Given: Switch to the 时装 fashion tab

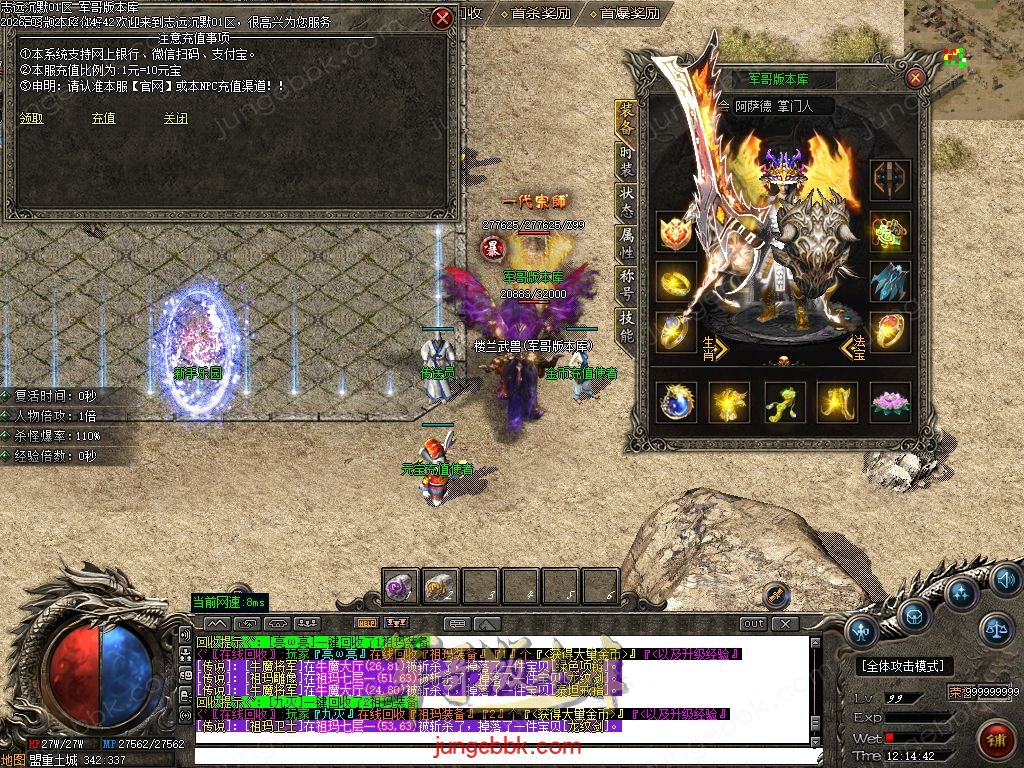Looking at the screenshot, I should tap(626, 162).
